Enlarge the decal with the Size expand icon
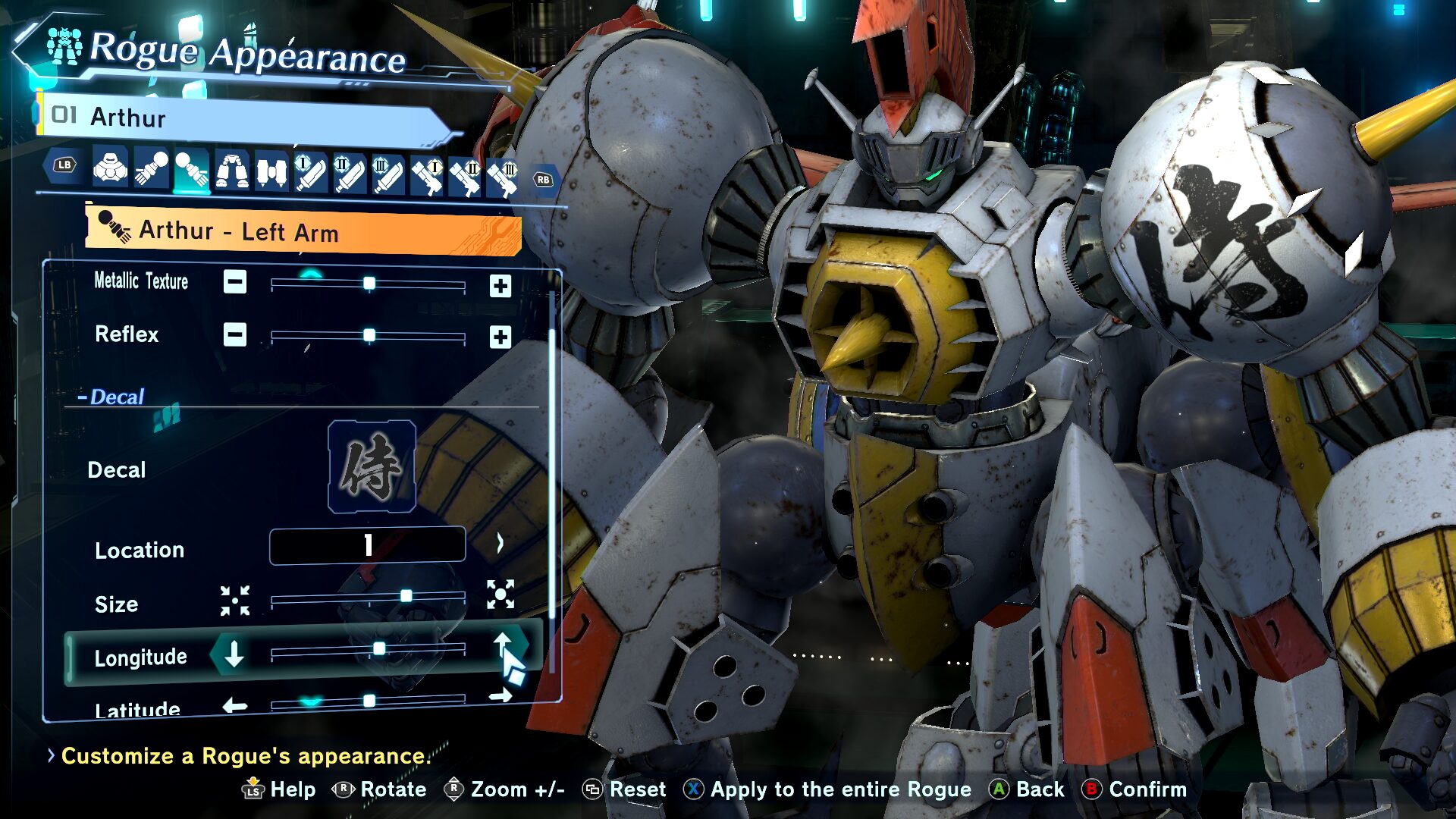 [500, 595]
